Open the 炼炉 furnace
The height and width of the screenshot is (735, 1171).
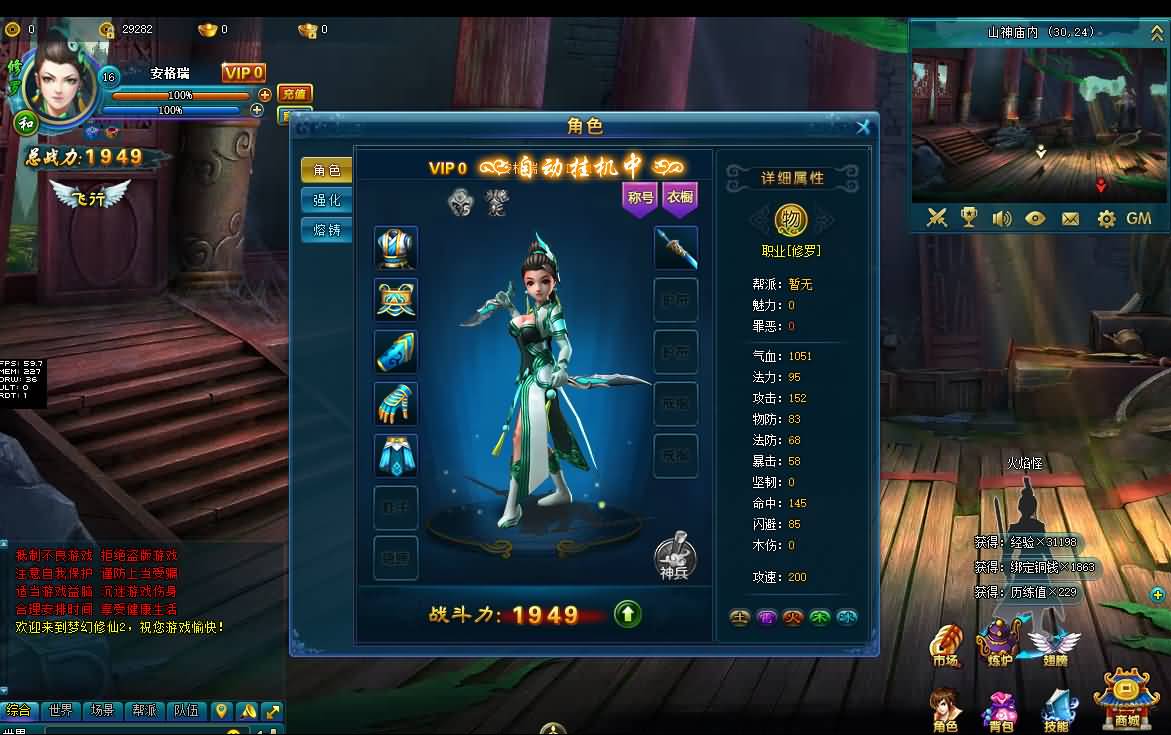coord(998,645)
